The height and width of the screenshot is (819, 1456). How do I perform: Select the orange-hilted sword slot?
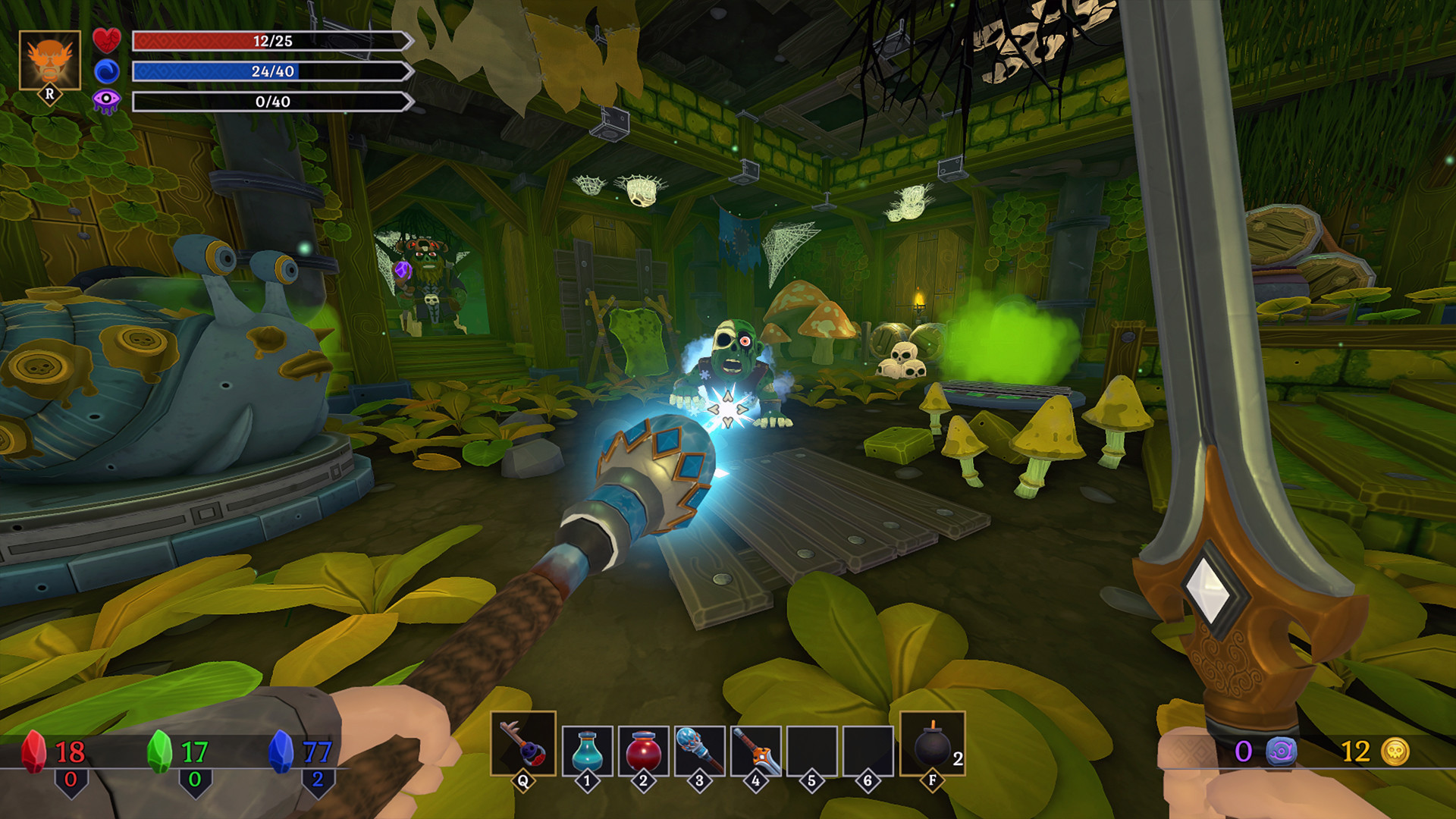click(x=755, y=750)
